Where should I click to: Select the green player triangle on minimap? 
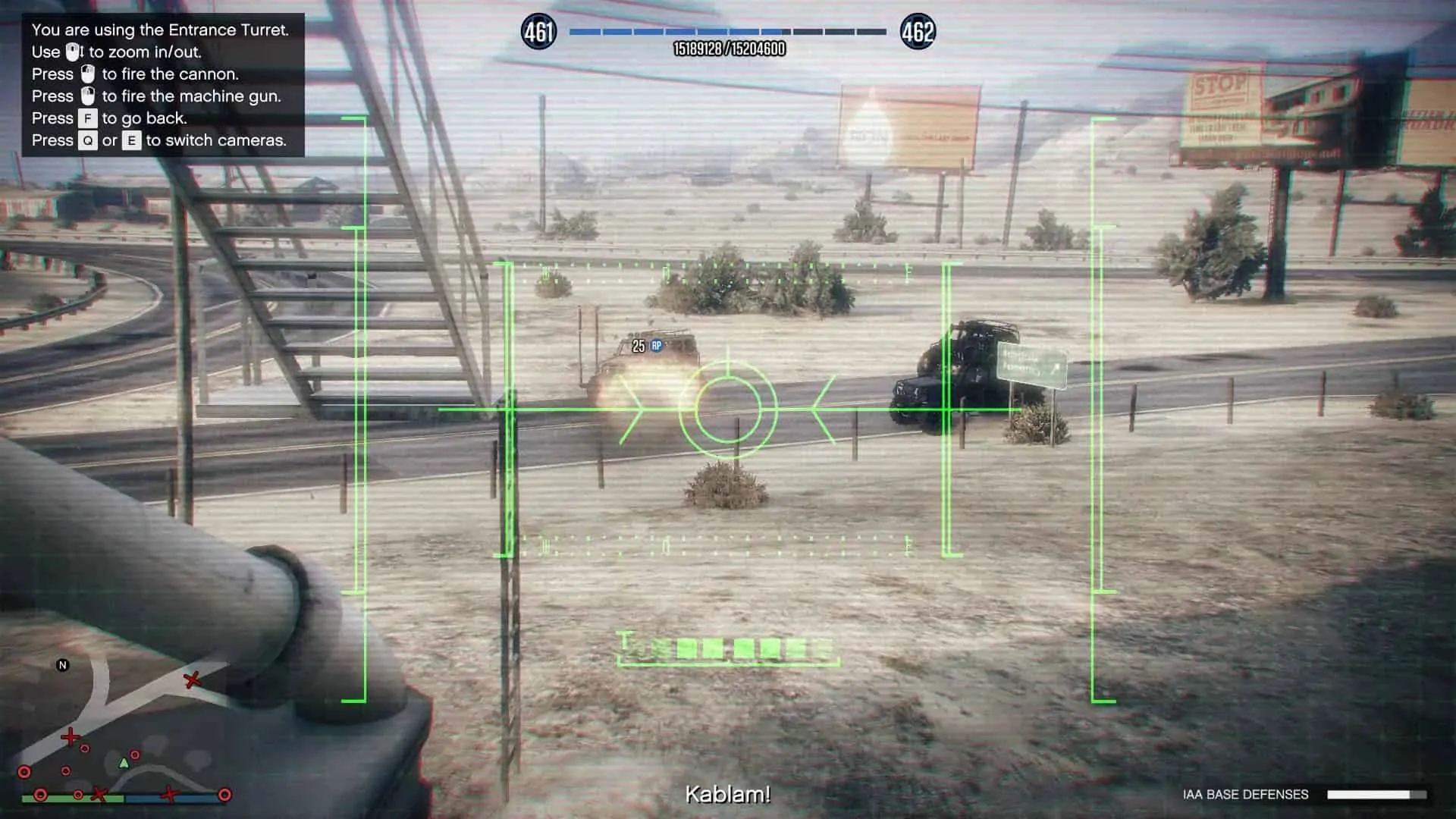(124, 764)
